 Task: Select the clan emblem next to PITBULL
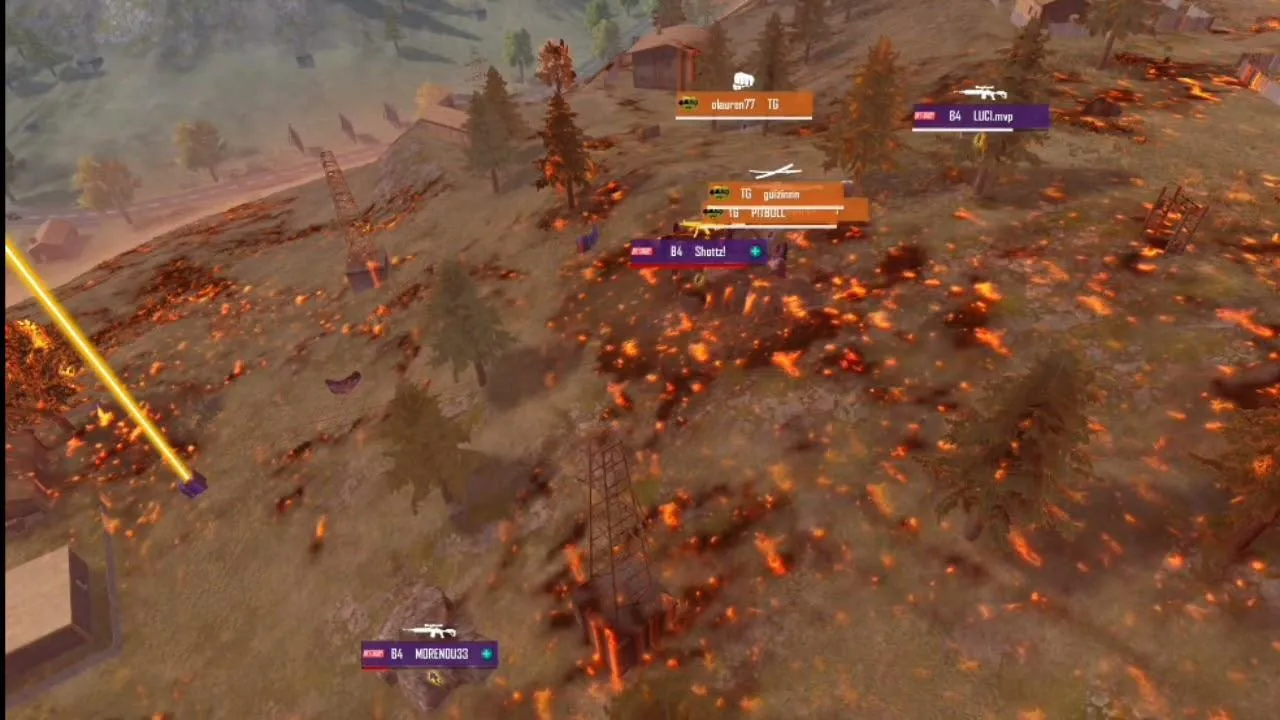pyautogui.click(x=715, y=211)
